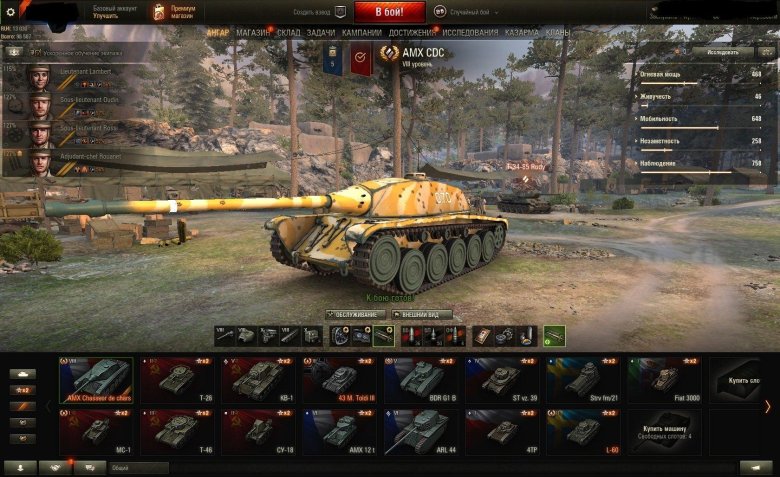Start battle with the red В бой! button
Viewport: 780px width, 477px height.
click(389, 12)
